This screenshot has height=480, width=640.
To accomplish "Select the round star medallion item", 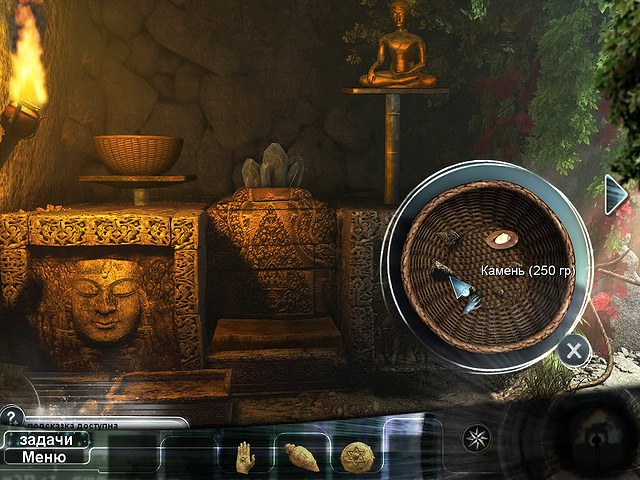I will (x=356, y=457).
